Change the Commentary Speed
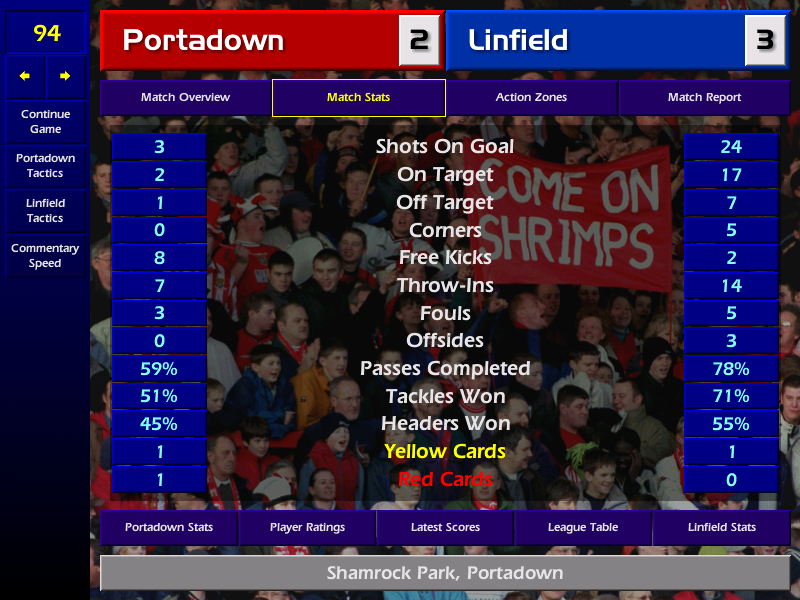The image size is (800, 600). pos(45,256)
